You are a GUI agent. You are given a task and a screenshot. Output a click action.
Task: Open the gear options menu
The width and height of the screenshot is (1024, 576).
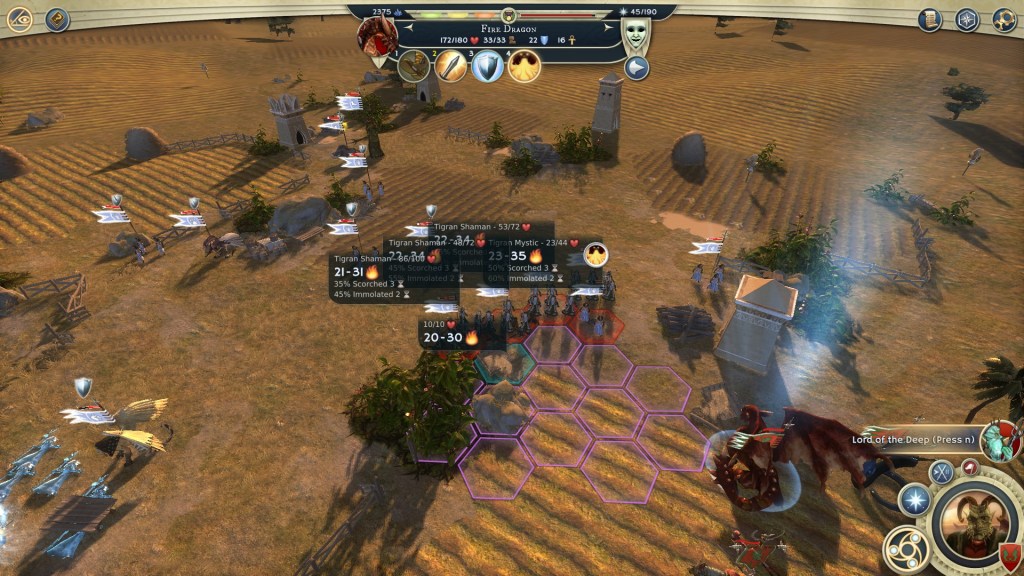click(1004, 19)
